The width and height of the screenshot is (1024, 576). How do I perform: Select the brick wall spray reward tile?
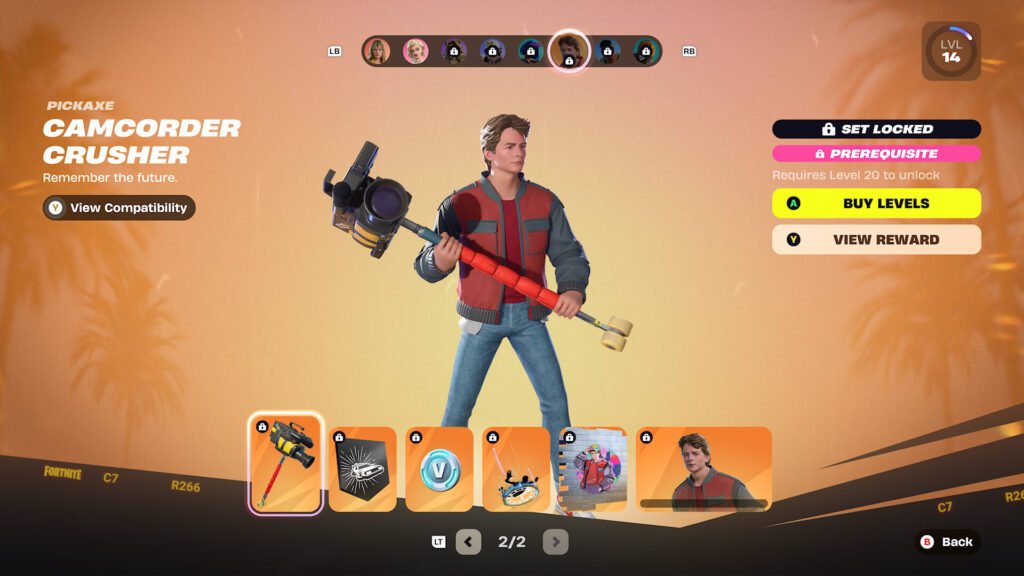click(593, 469)
